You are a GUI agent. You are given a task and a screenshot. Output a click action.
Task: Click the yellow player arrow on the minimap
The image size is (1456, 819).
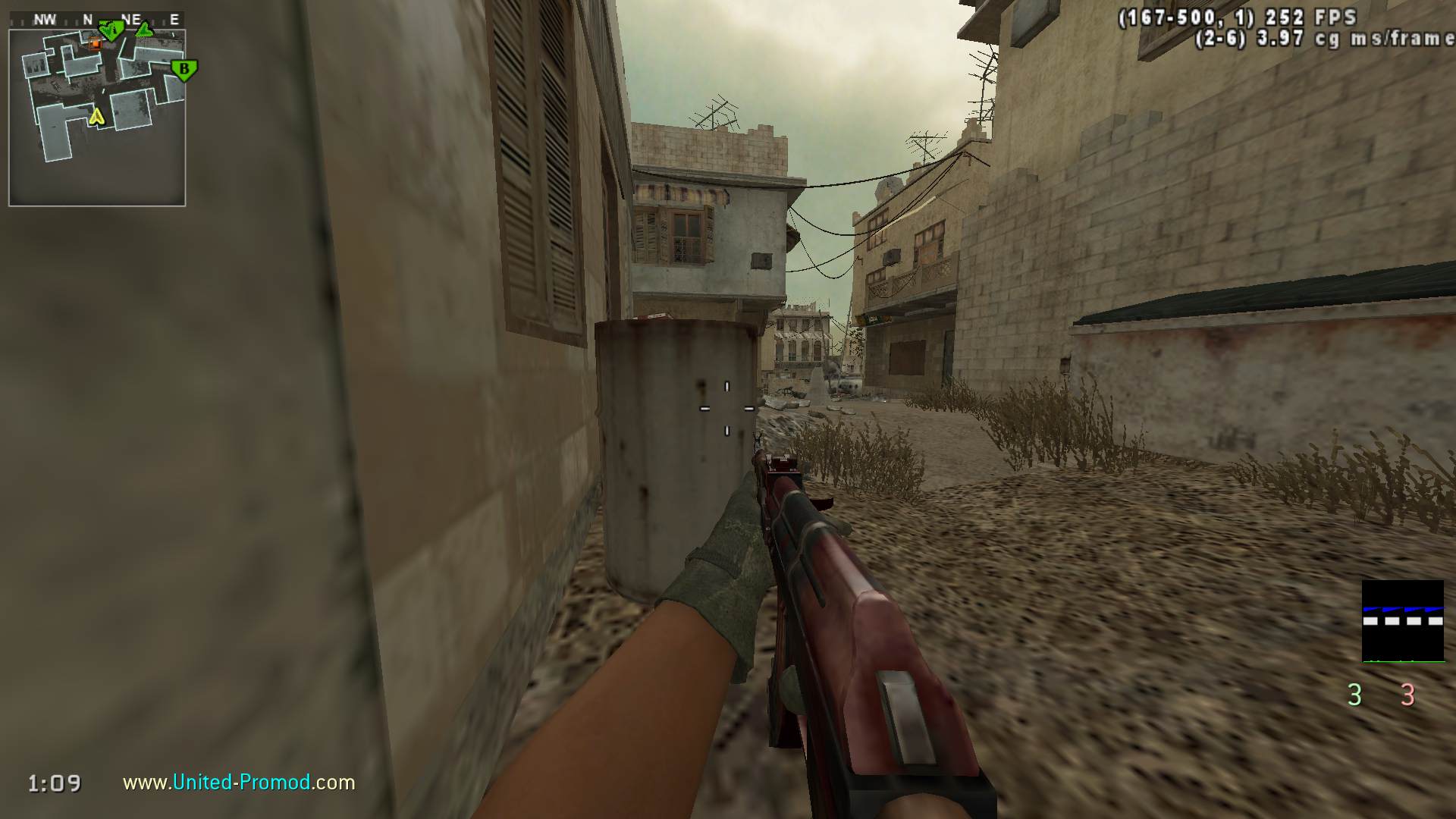pos(96,117)
